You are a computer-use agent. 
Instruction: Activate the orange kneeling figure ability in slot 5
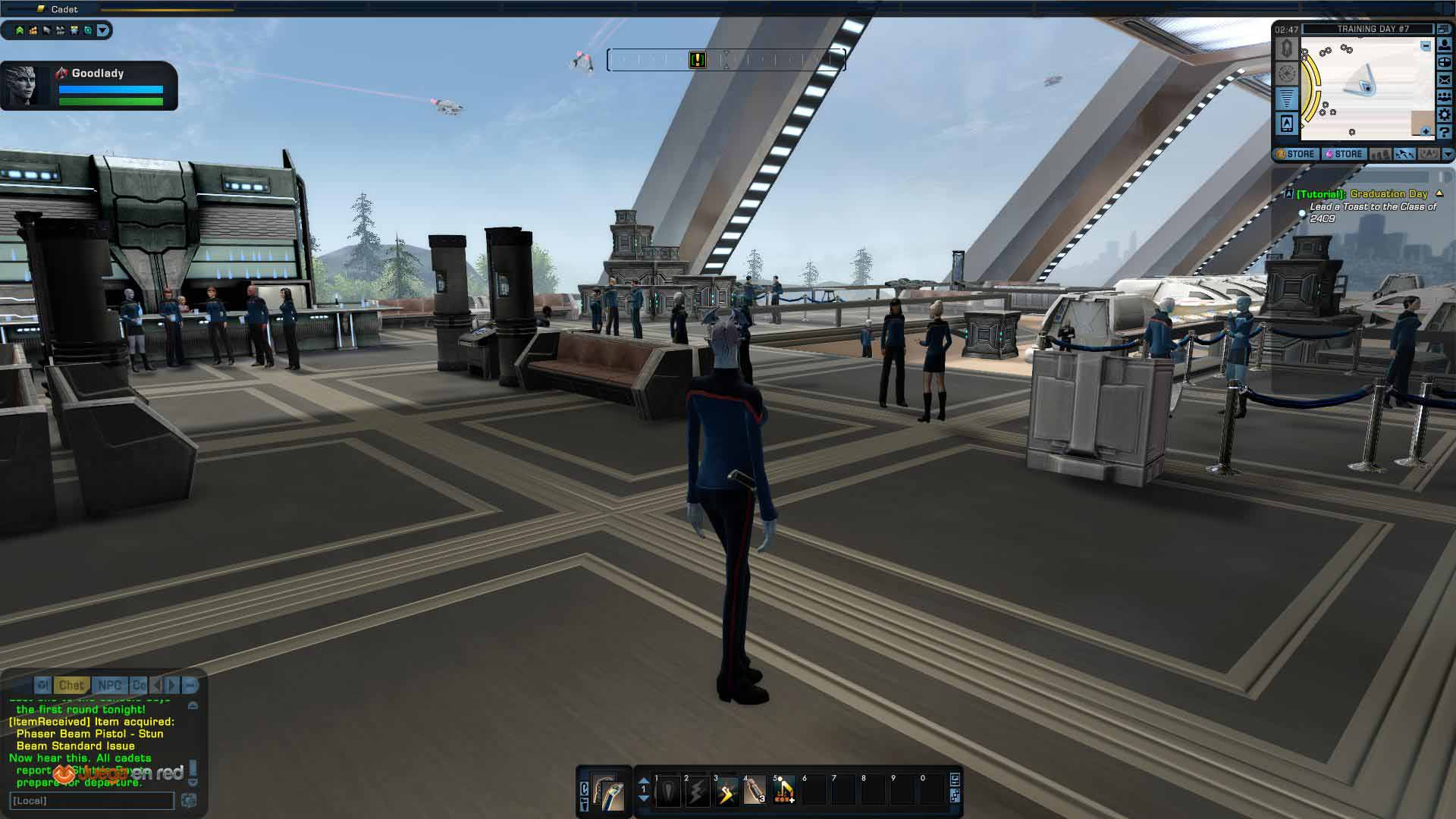click(x=784, y=792)
